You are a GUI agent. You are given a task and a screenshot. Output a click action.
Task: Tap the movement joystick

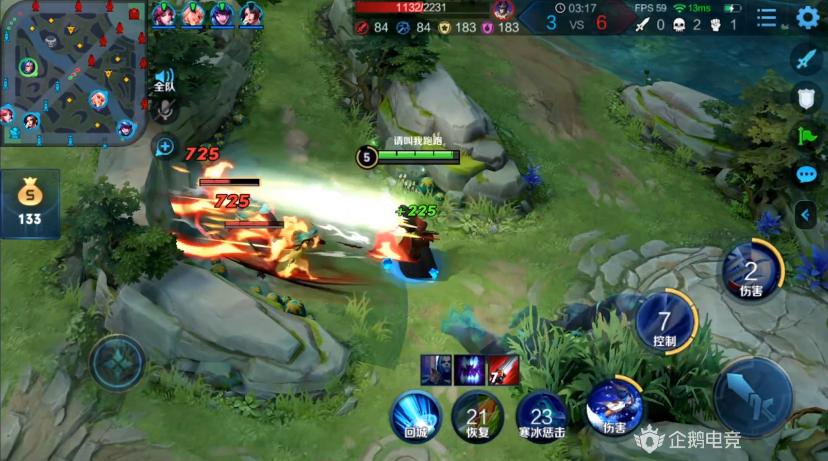(x=118, y=361)
